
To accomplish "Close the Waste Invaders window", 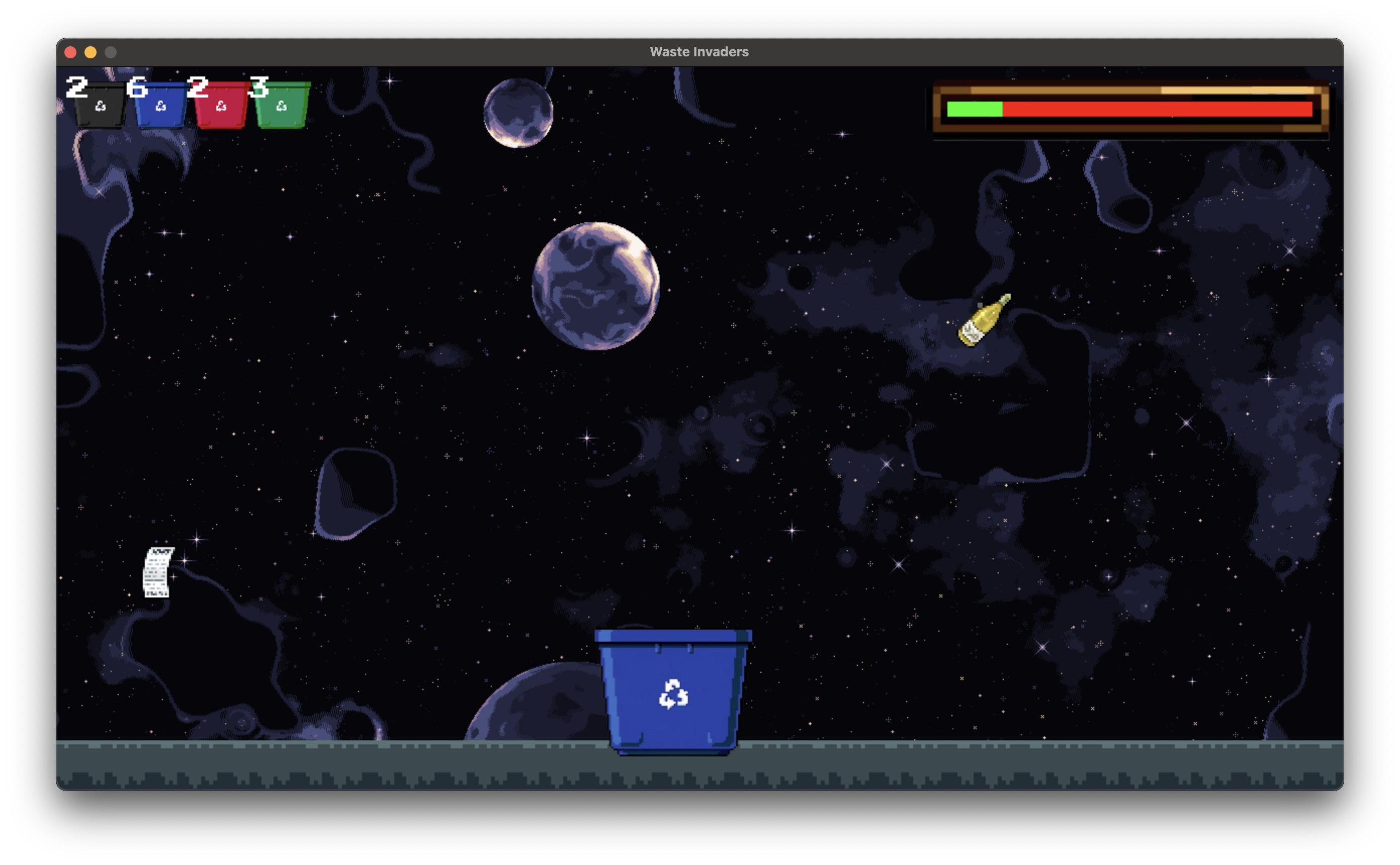I will 71,53.
